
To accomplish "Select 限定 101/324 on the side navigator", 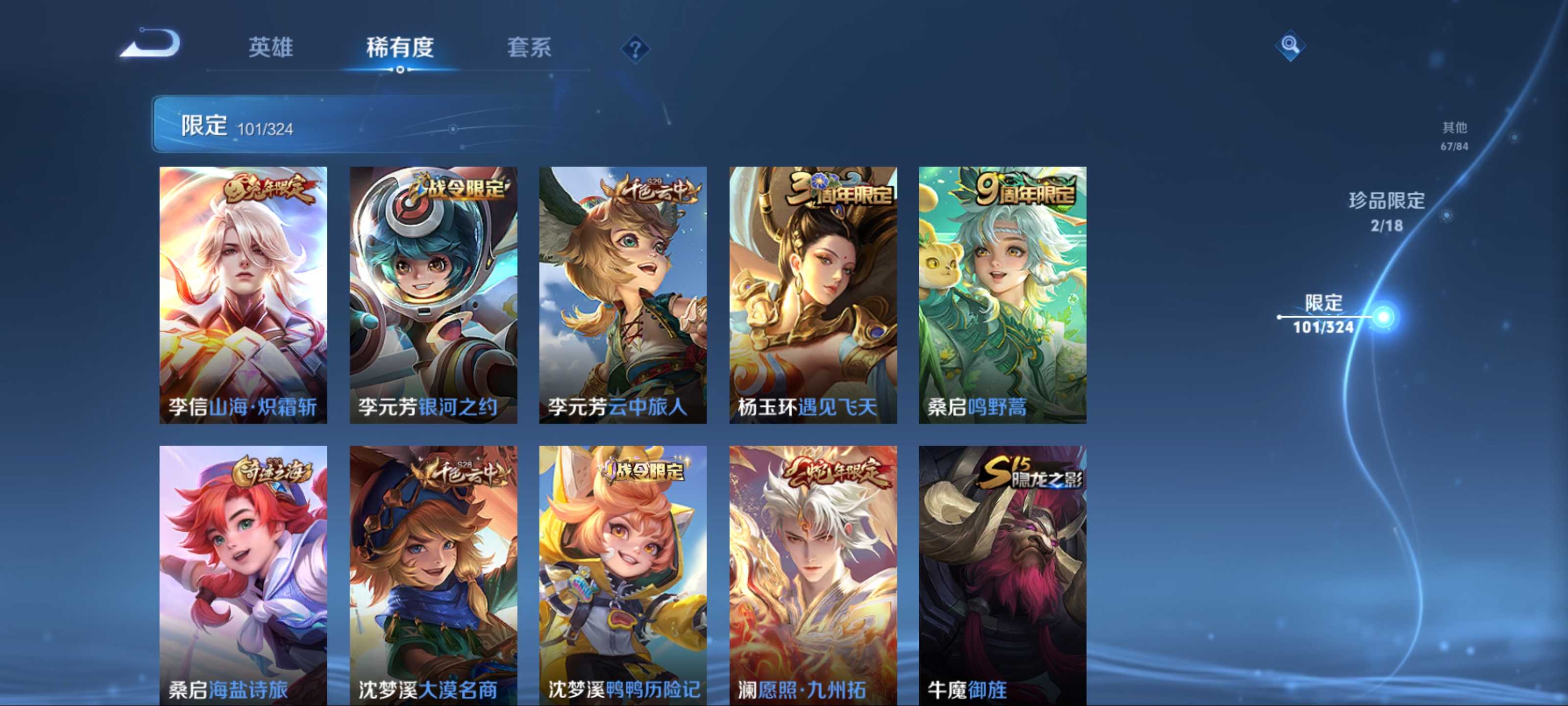I will click(x=1324, y=314).
